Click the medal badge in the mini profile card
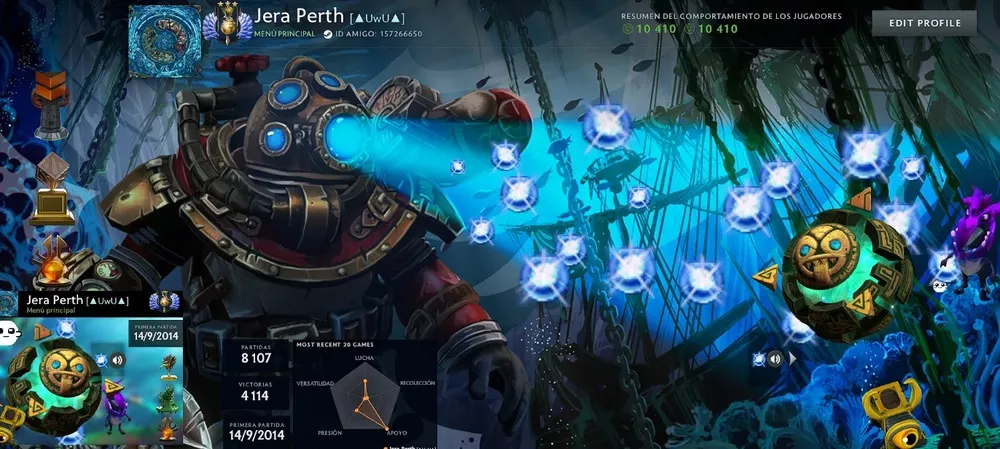The width and height of the screenshot is (1000, 449). click(164, 303)
